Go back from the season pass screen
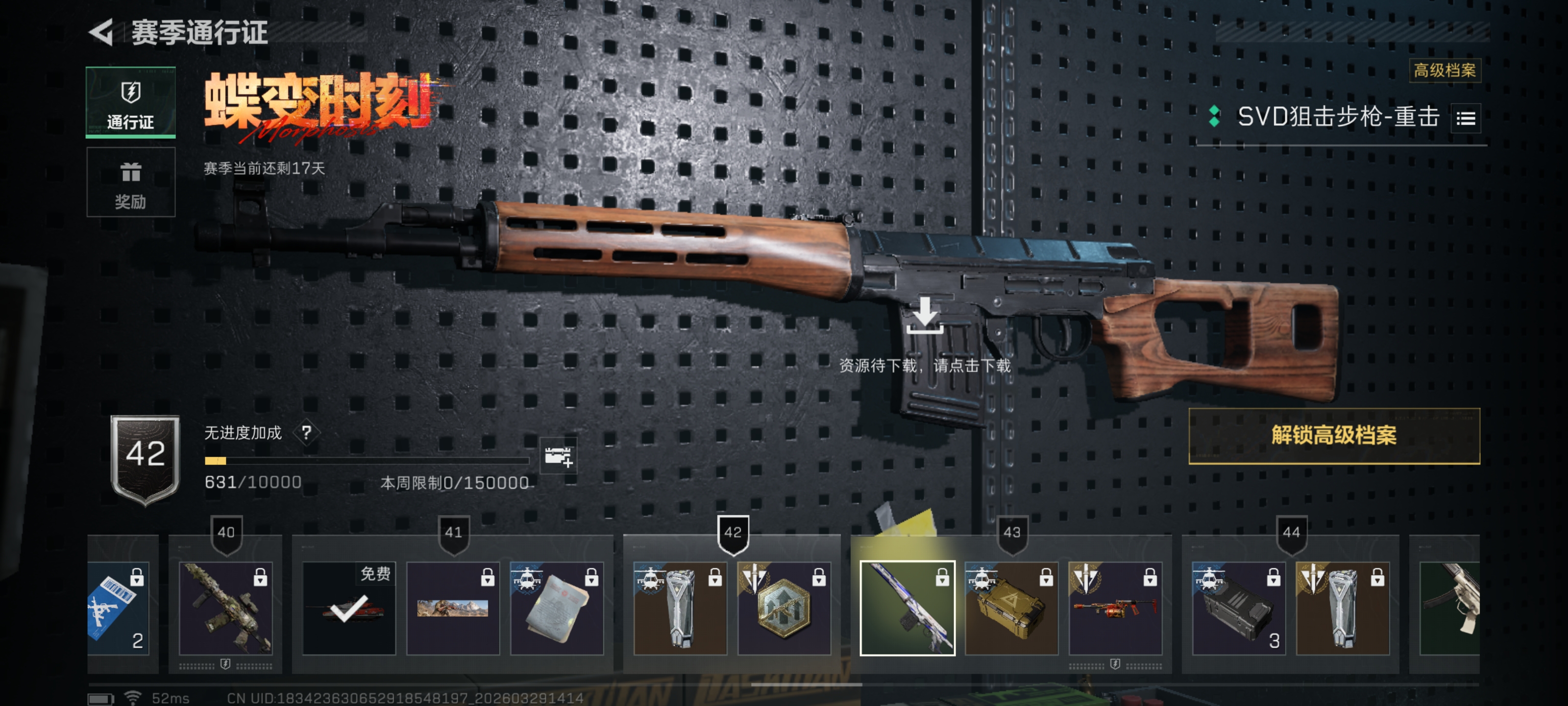Screen dimensions: 1568x706 tap(101, 32)
